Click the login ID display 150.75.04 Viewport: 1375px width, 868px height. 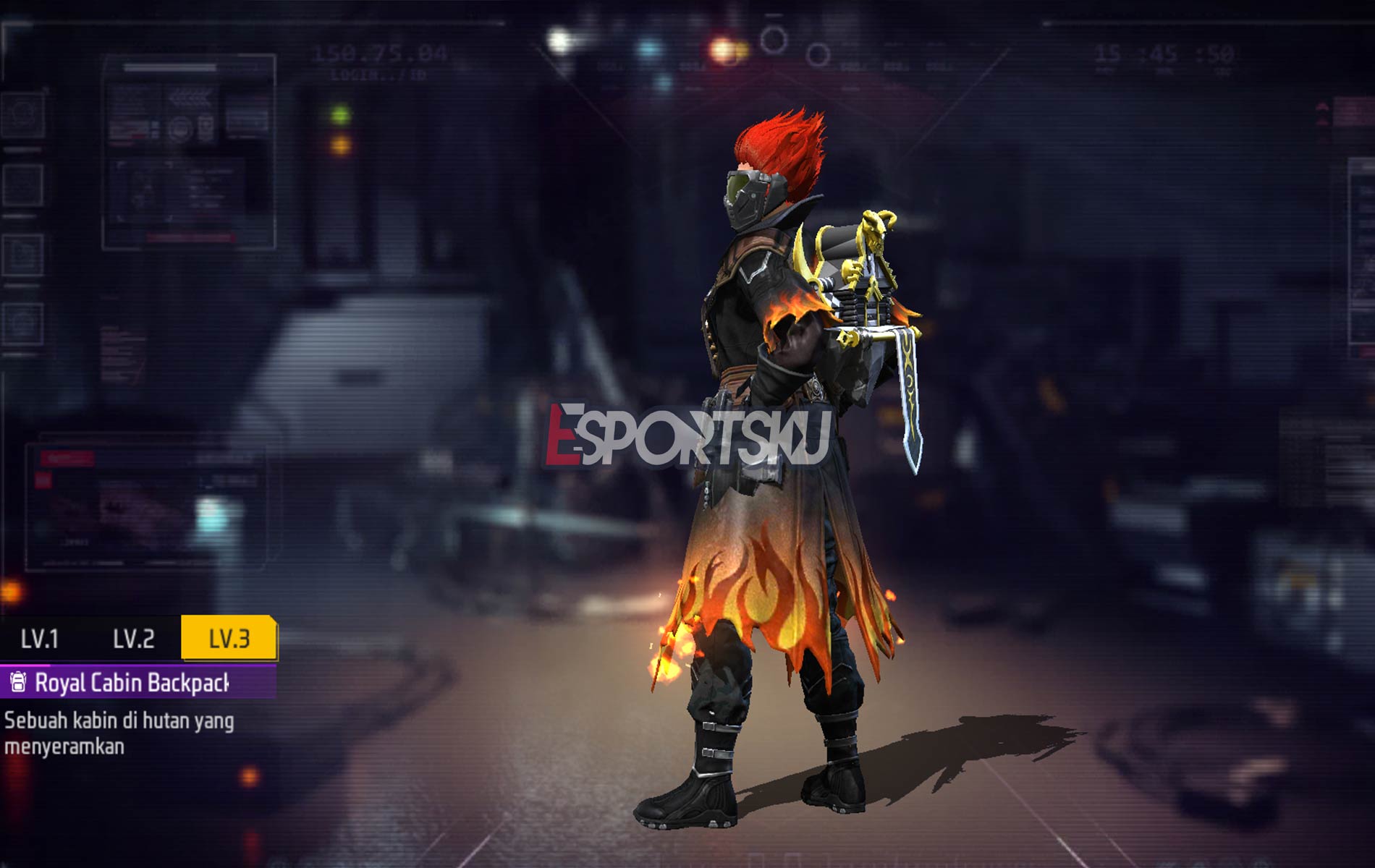coord(379,51)
